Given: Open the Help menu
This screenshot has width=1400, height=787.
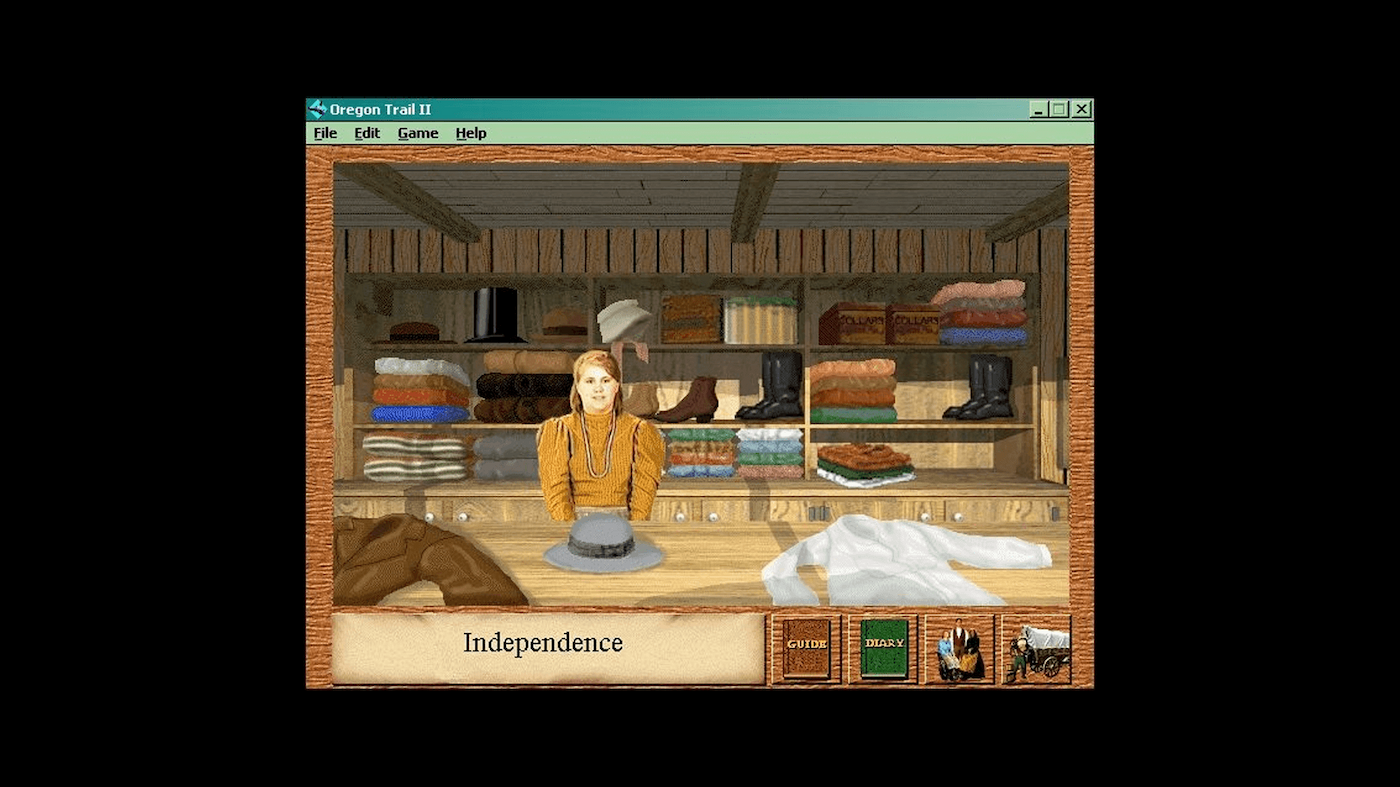Looking at the screenshot, I should point(470,132).
